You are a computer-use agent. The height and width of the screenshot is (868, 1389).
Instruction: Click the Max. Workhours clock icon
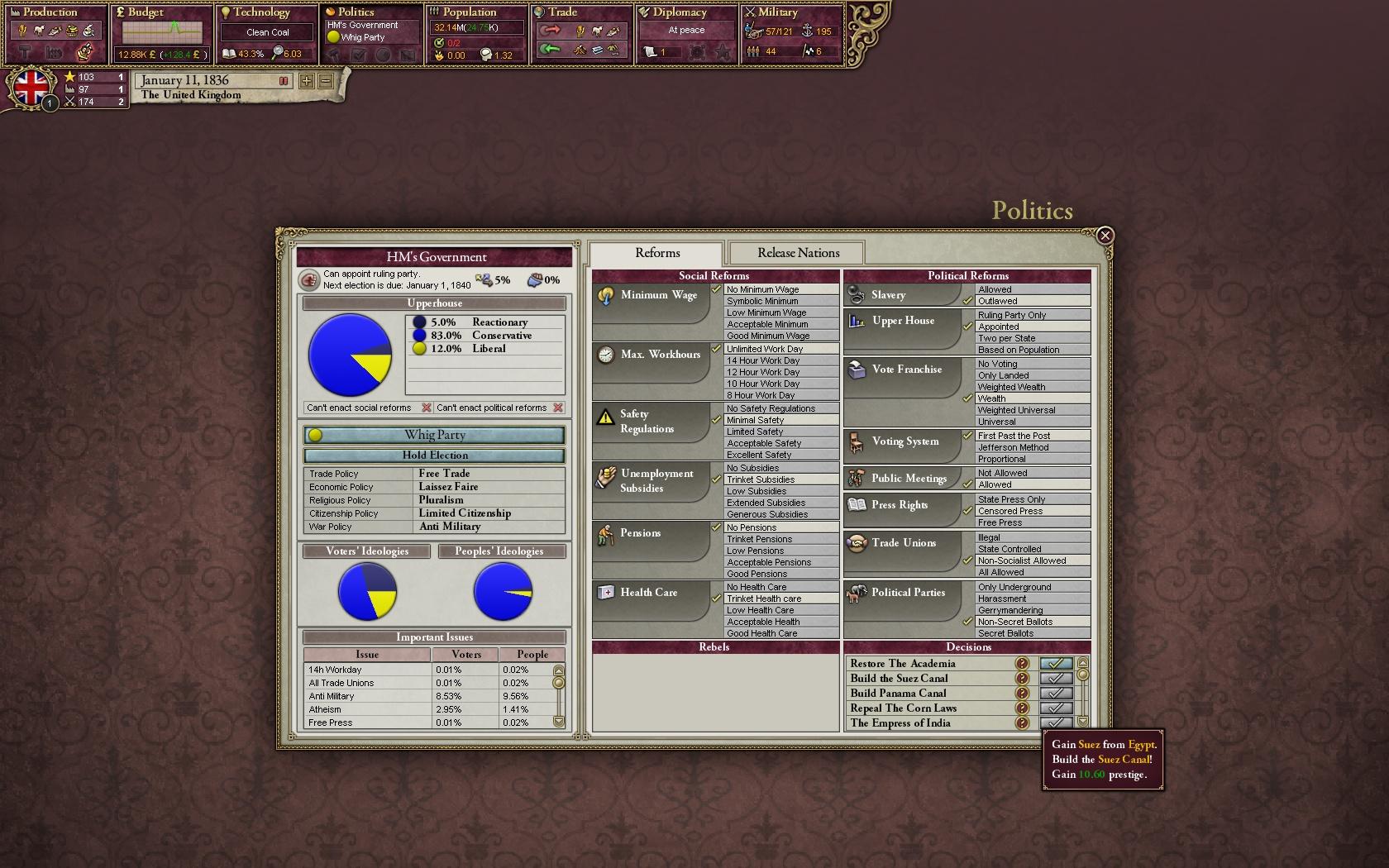[x=604, y=354]
